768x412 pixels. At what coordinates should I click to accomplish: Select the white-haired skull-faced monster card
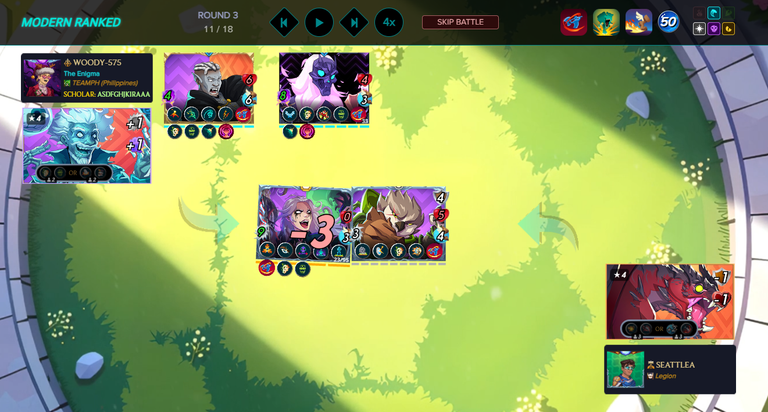[x=323, y=88]
